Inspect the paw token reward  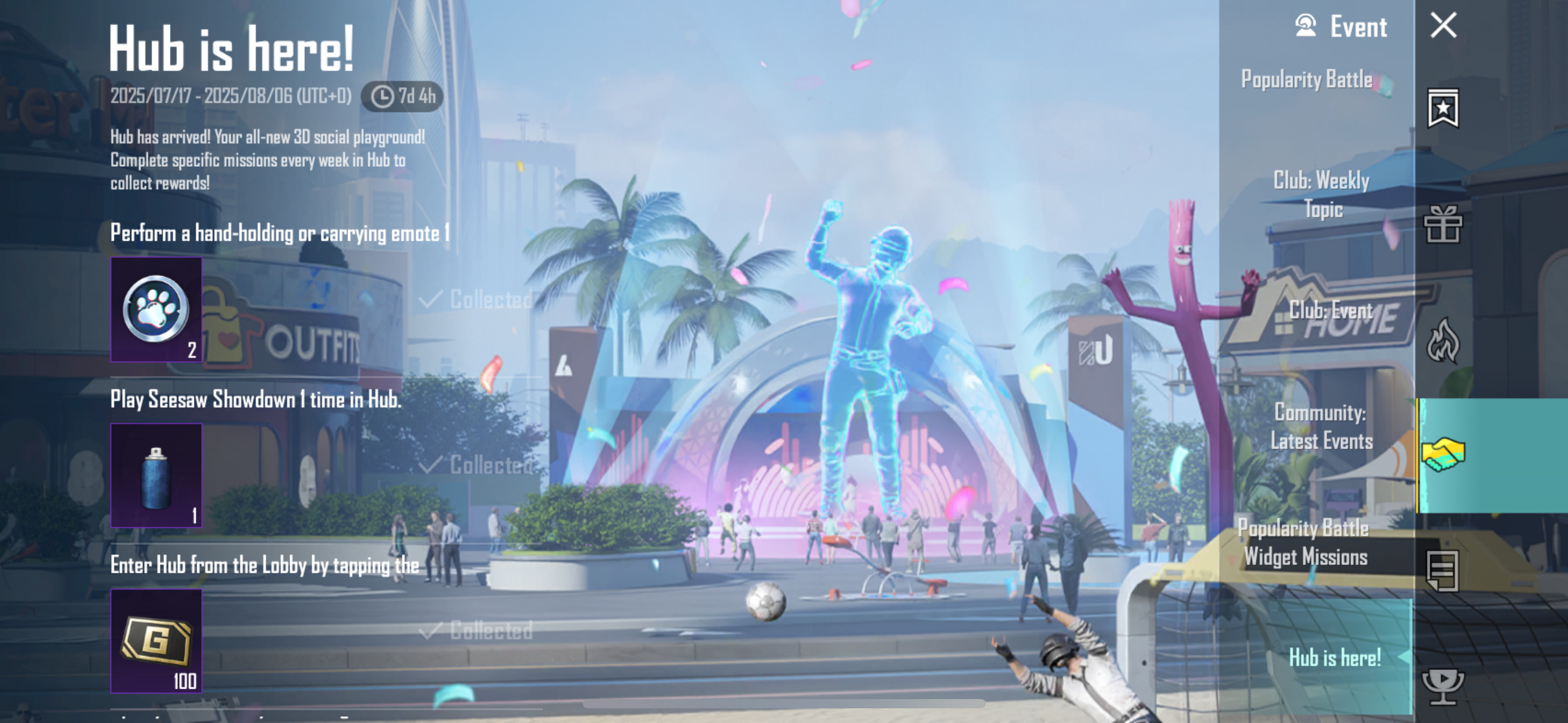156,310
